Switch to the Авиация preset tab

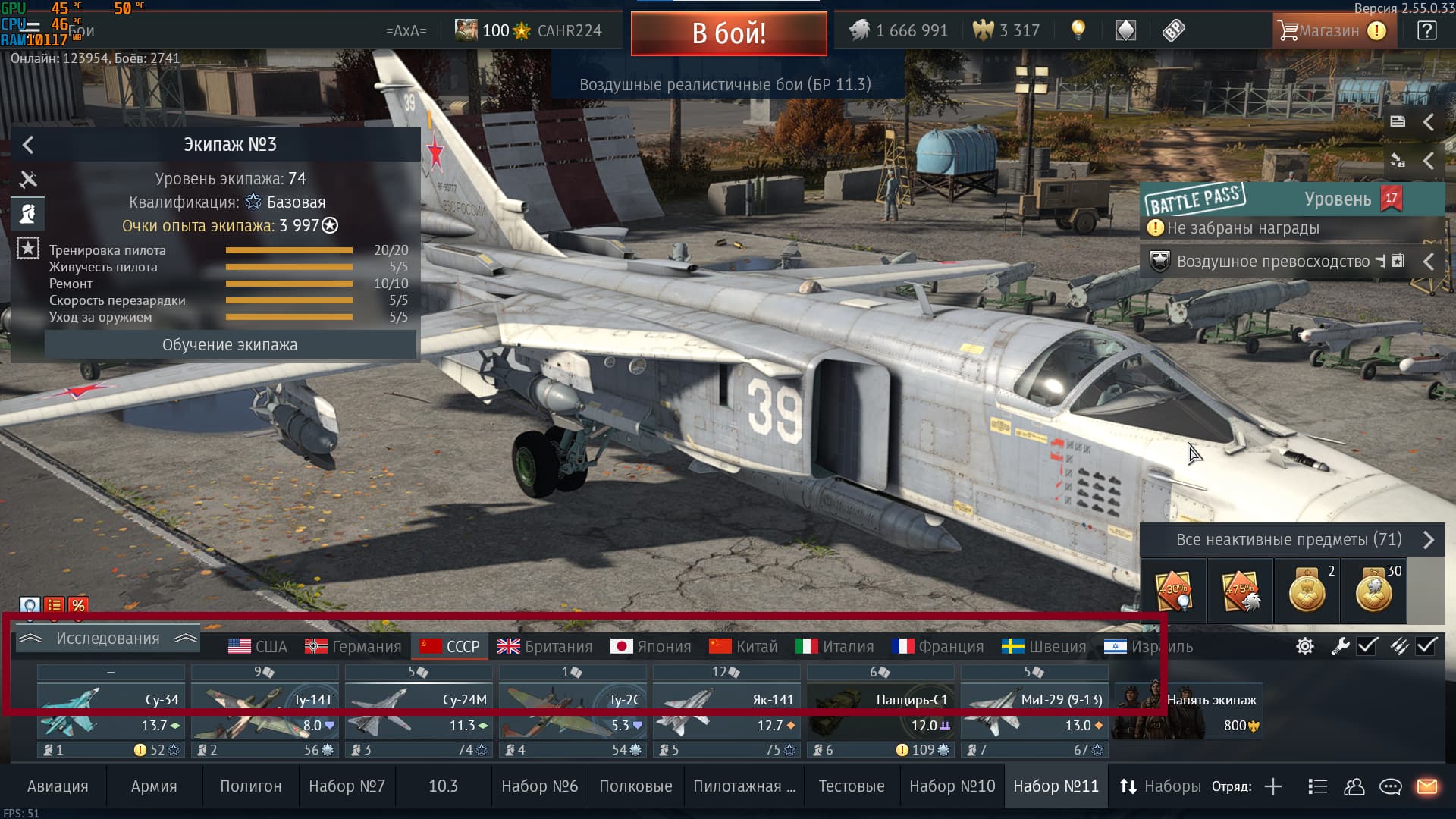[x=58, y=786]
